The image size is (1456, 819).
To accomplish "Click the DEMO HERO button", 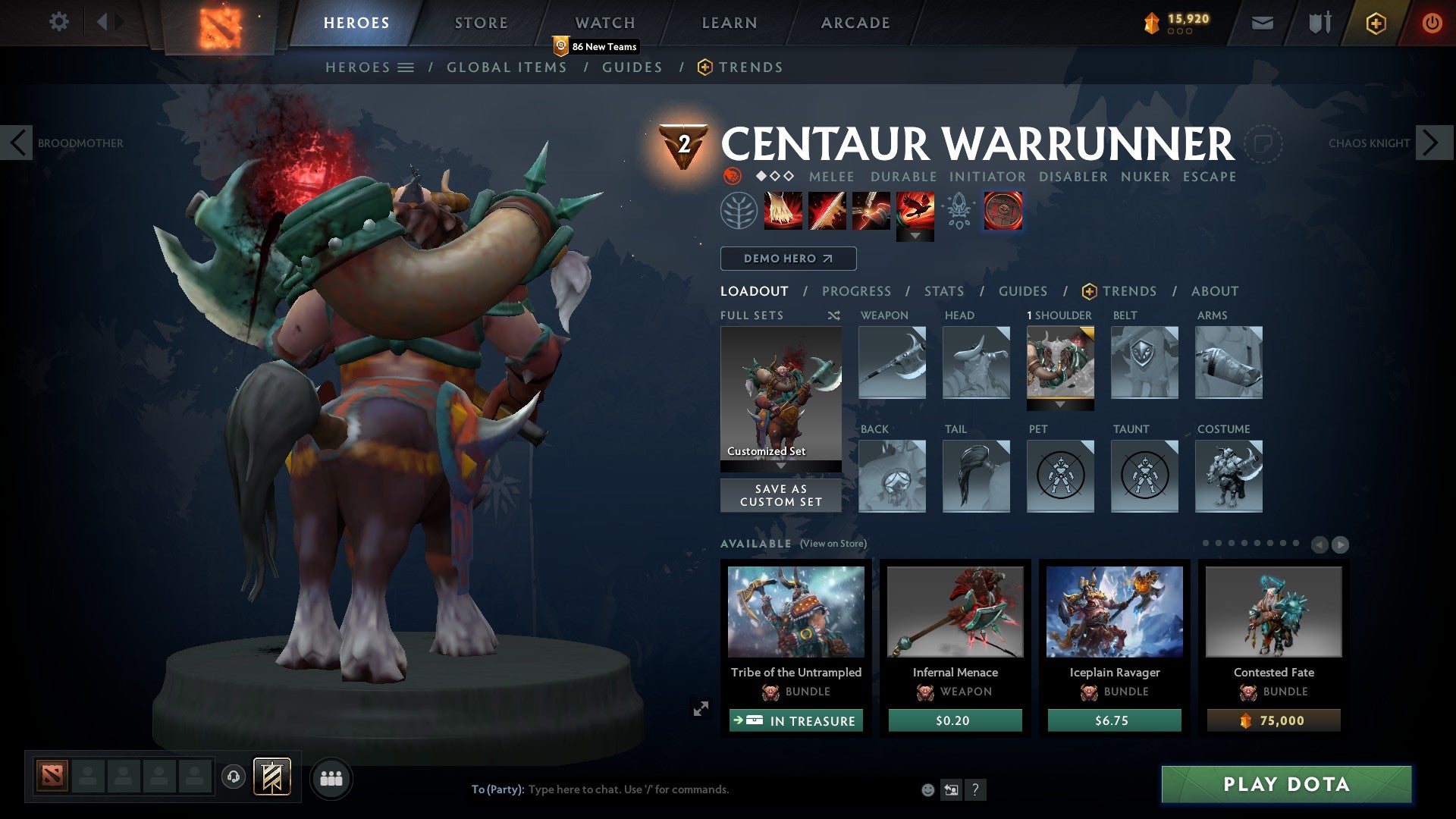I will coord(787,259).
